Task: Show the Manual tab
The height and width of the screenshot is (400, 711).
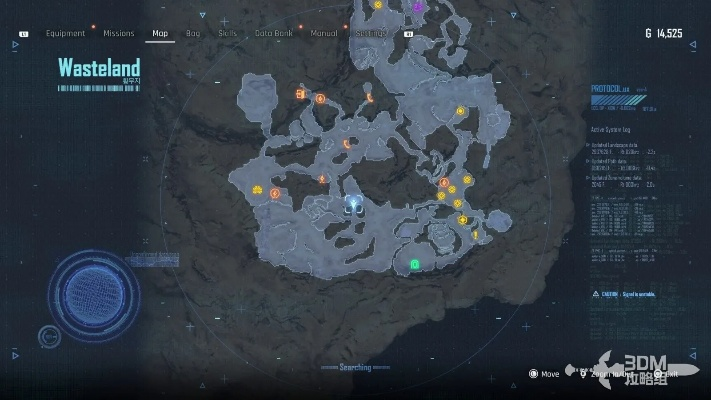Action: [x=323, y=33]
